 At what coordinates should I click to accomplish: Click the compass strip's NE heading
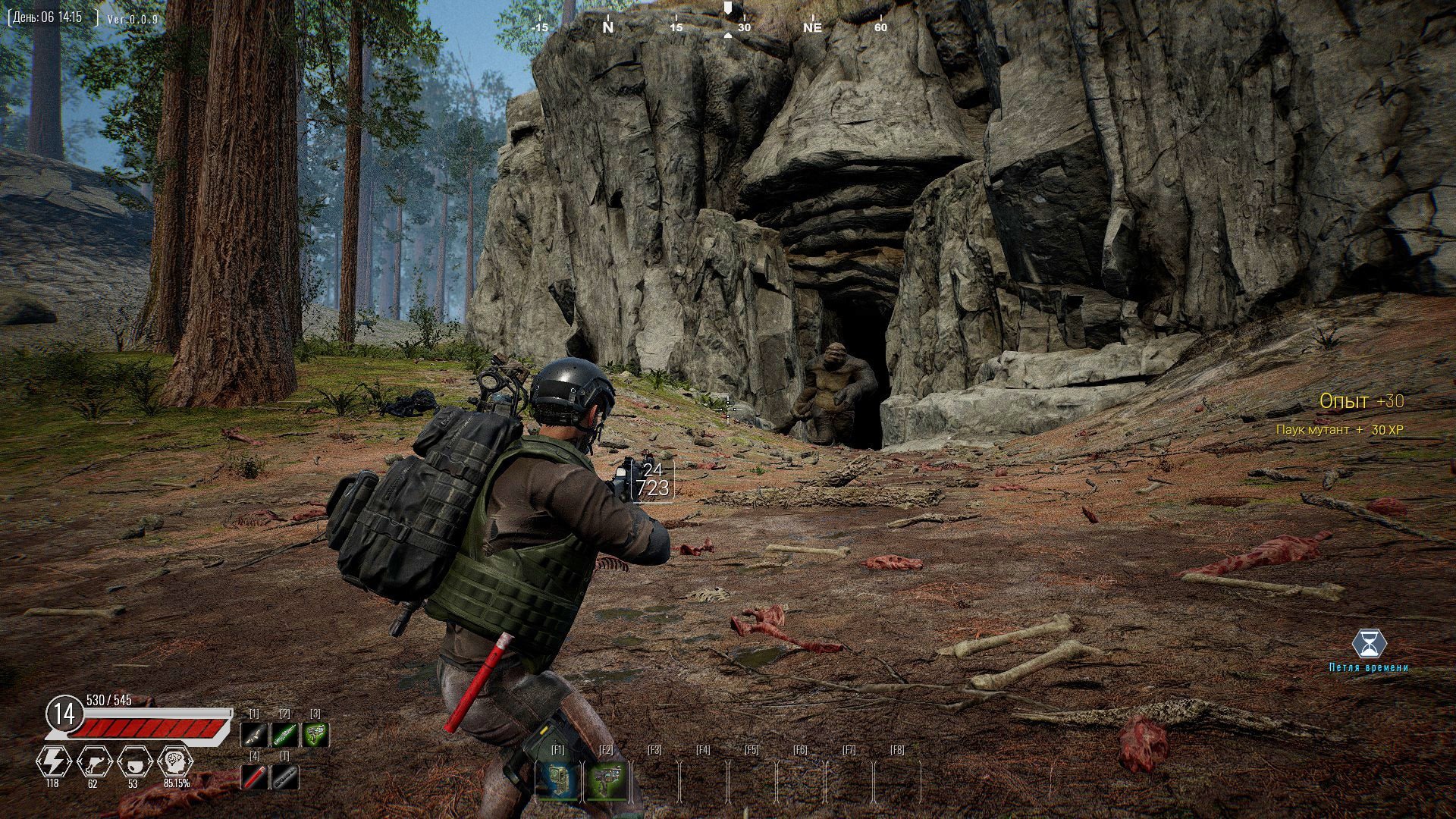coord(812,27)
